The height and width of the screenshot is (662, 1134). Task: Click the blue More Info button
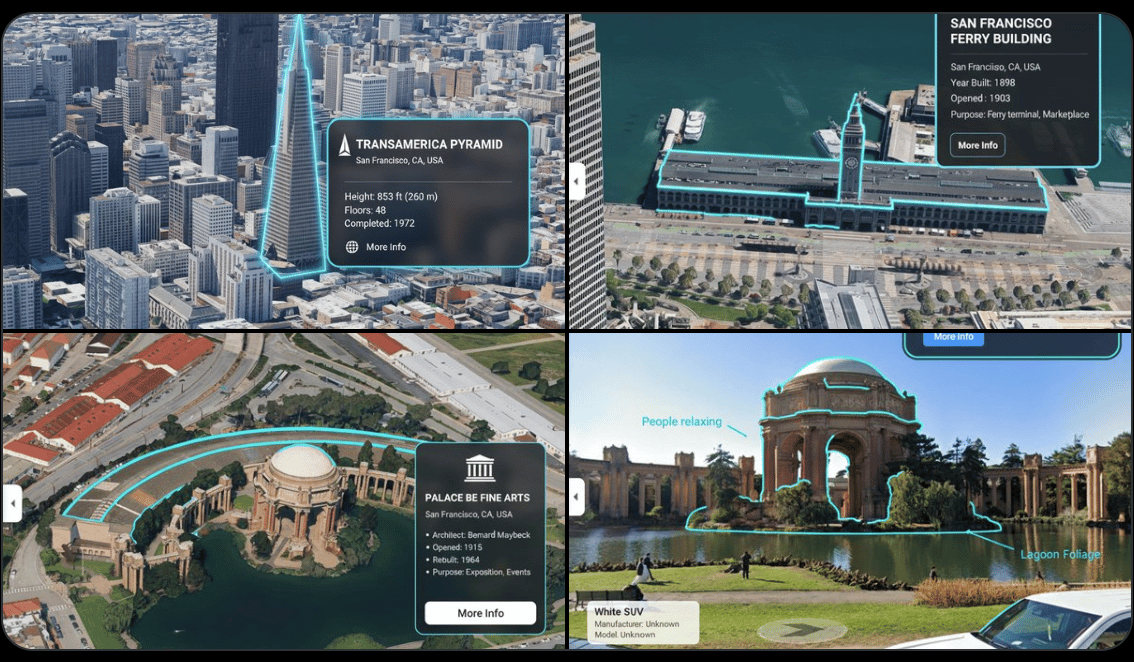tap(953, 338)
